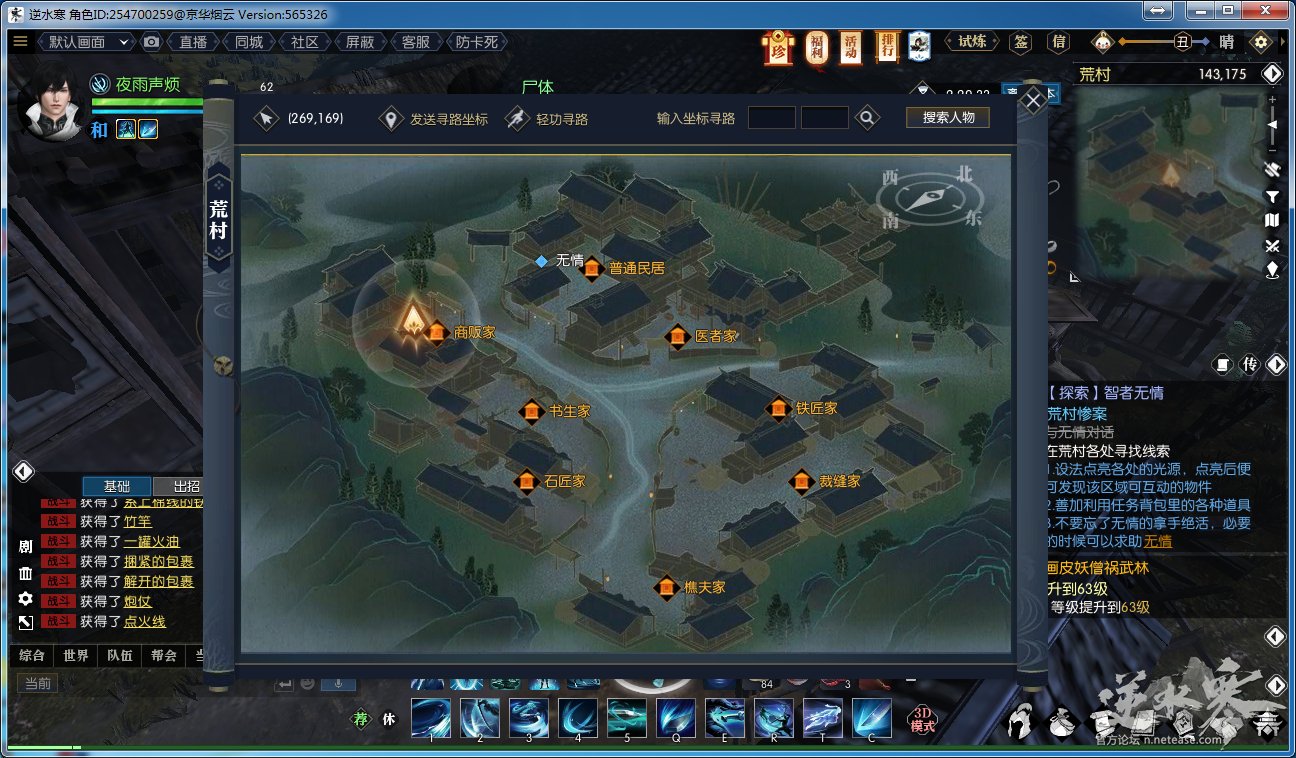Image resolution: width=1296 pixels, height=758 pixels.
Task: Pick the 书生家 map marker
Action: click(532, 411)
